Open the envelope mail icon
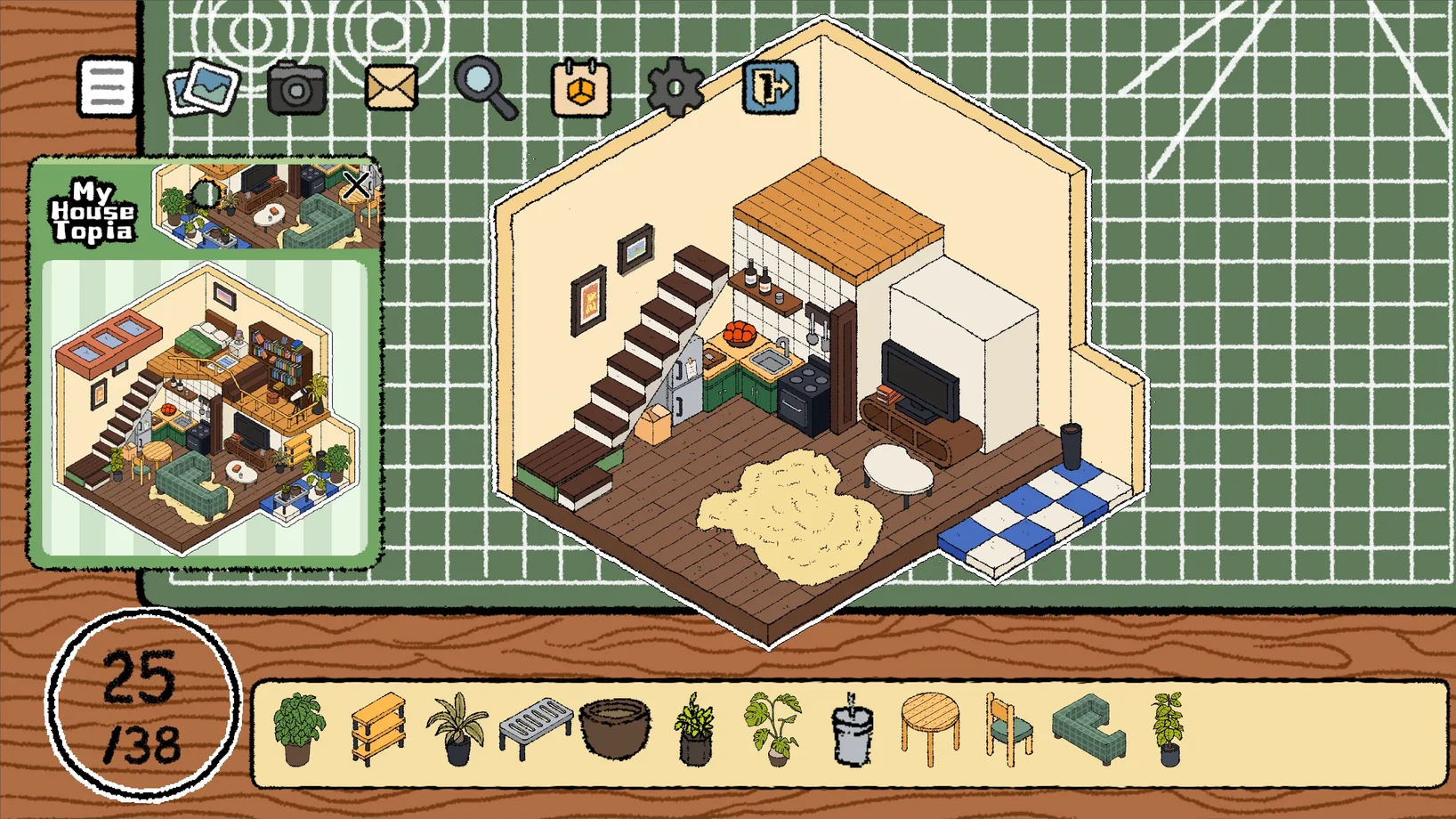 (391, 87)
